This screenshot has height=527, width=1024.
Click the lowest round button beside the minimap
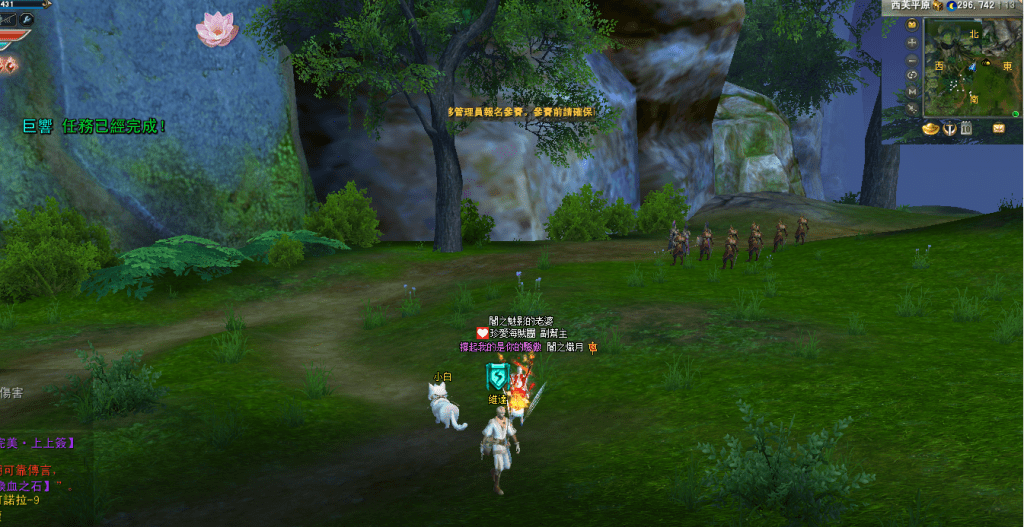coord(912,106)
